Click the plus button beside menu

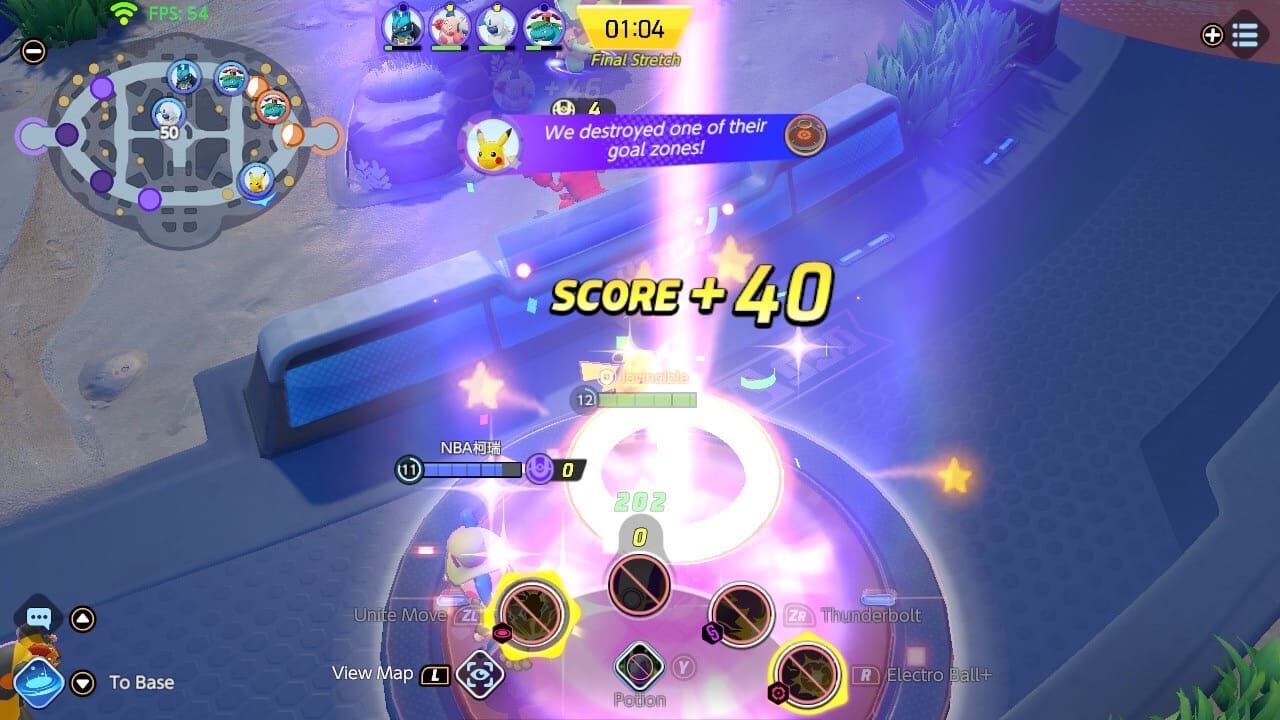1212,35
